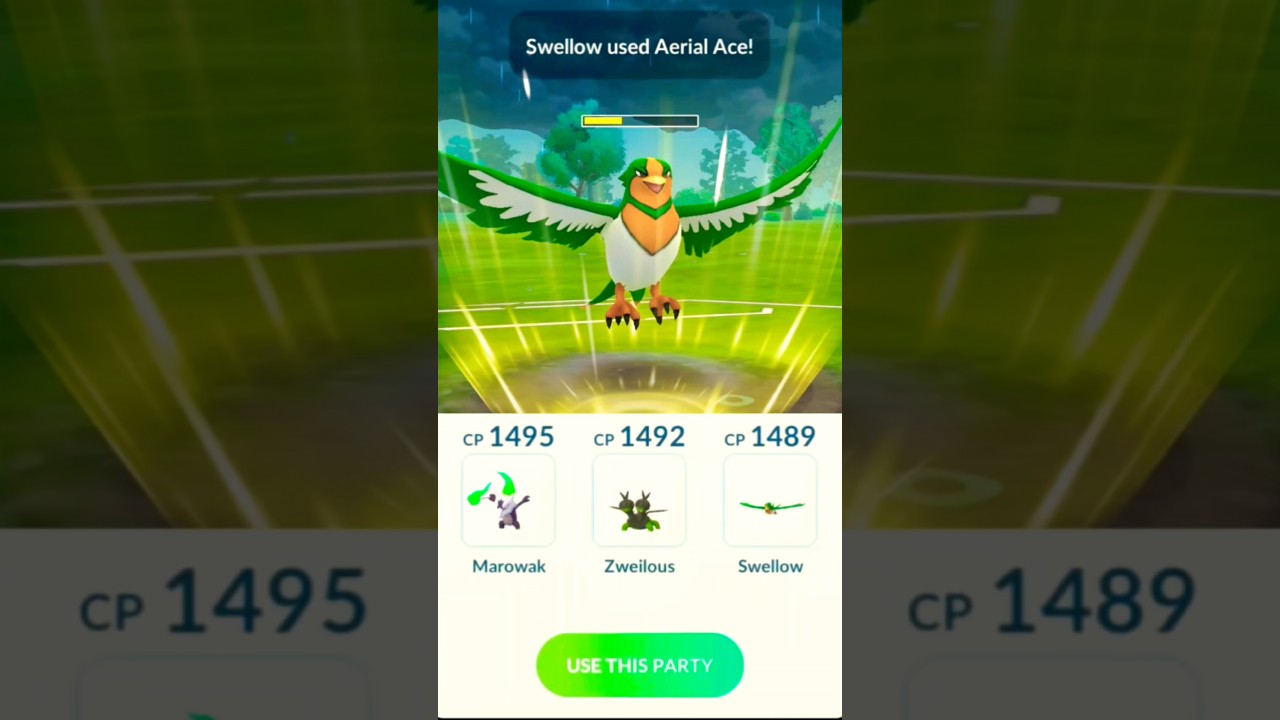Select the CP 1495 label above Marowak

[508, 437]
